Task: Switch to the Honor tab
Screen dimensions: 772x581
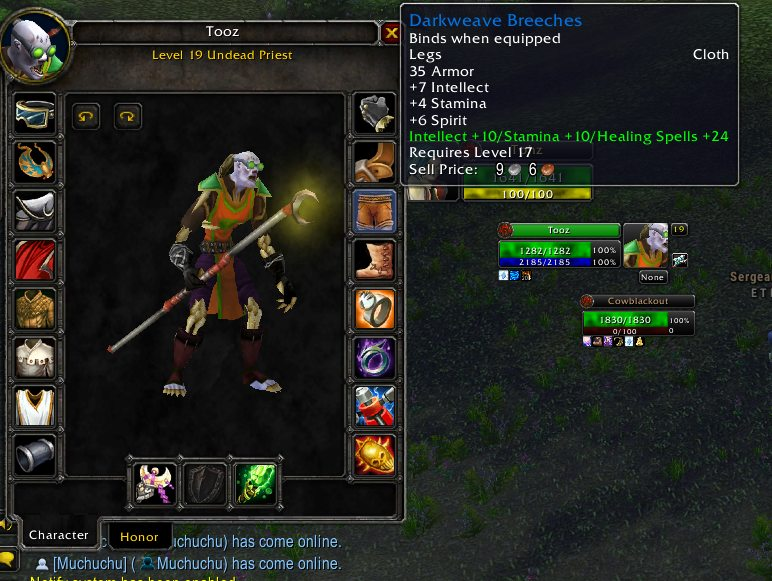Action: coord(139,536)
